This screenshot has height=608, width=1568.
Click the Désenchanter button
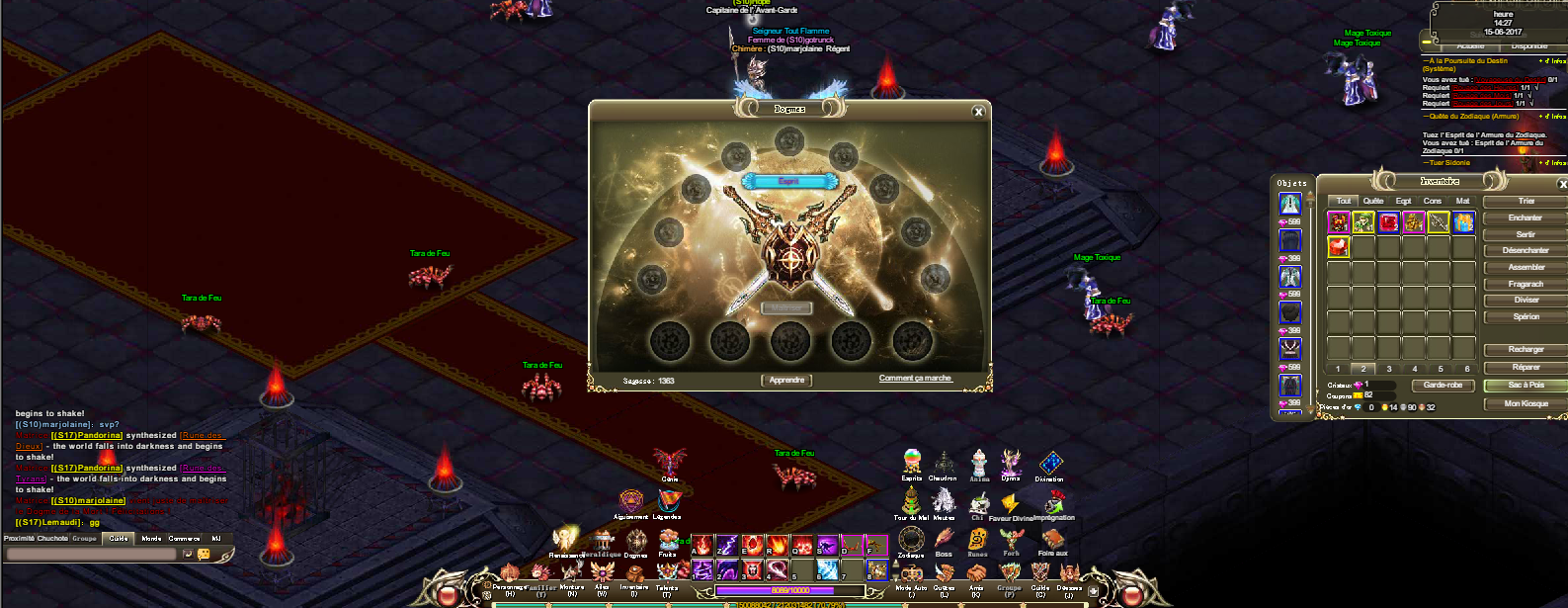click(x=1526, y=250)
